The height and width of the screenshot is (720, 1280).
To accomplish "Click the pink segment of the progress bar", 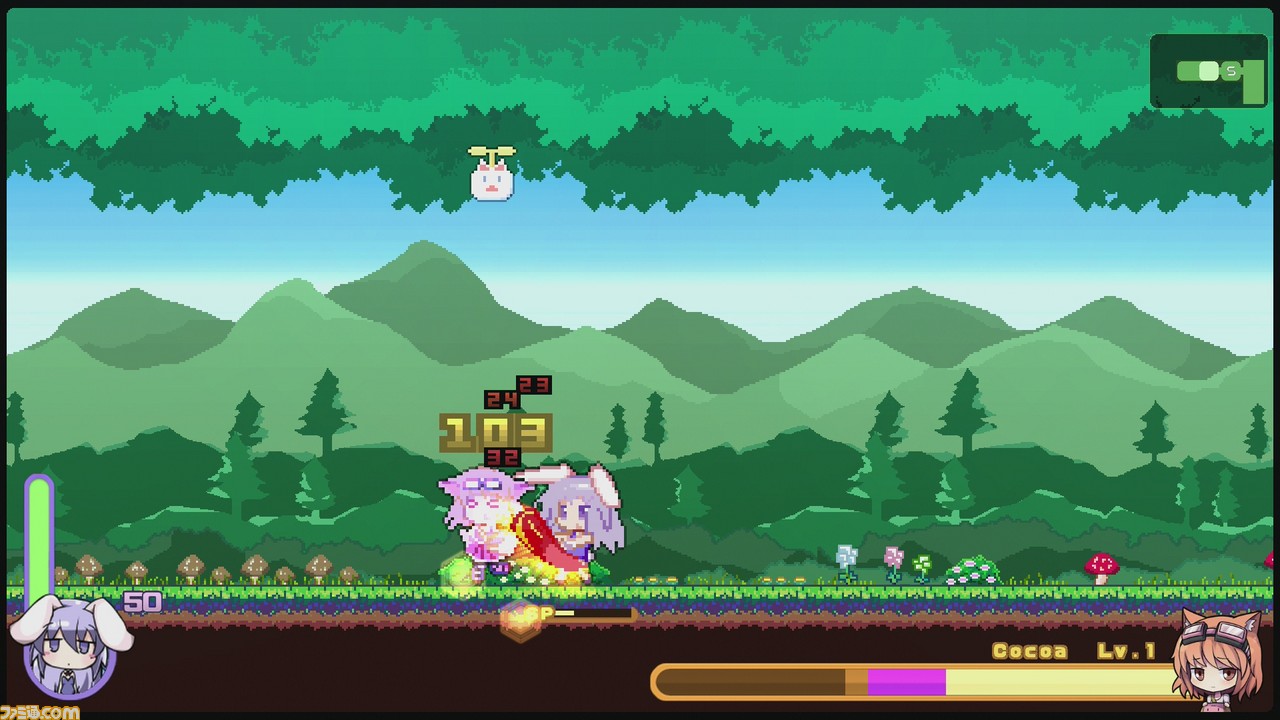I will (x=905, y=680).
